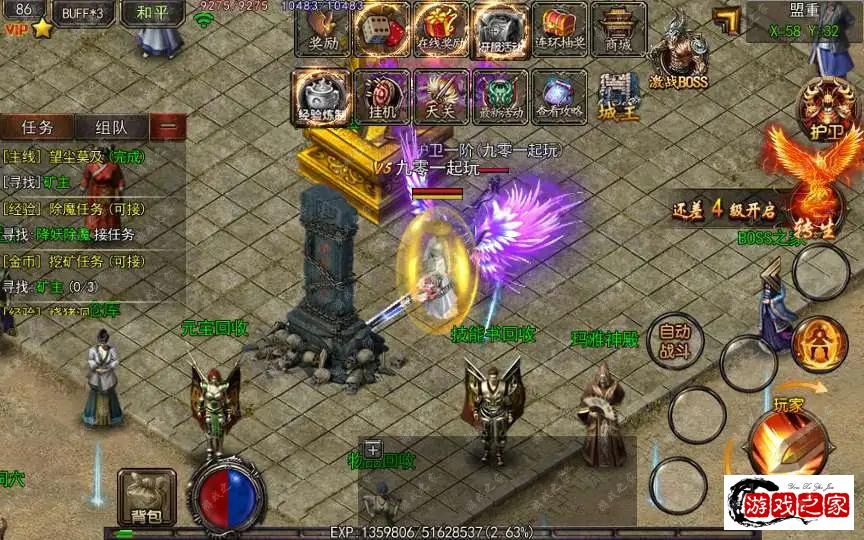Screen dimensions: 864x540
Task: Open the 奖励 rewards icon
Action: click(x=323, y=28)
